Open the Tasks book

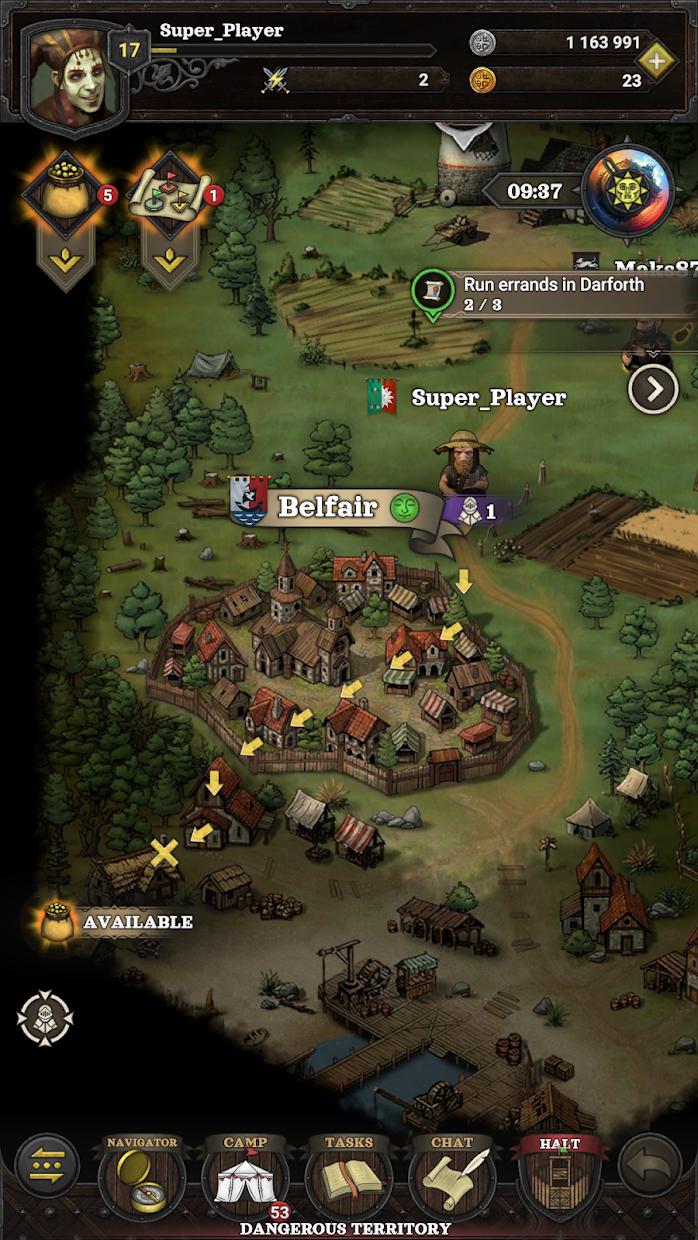[348, 1177]
